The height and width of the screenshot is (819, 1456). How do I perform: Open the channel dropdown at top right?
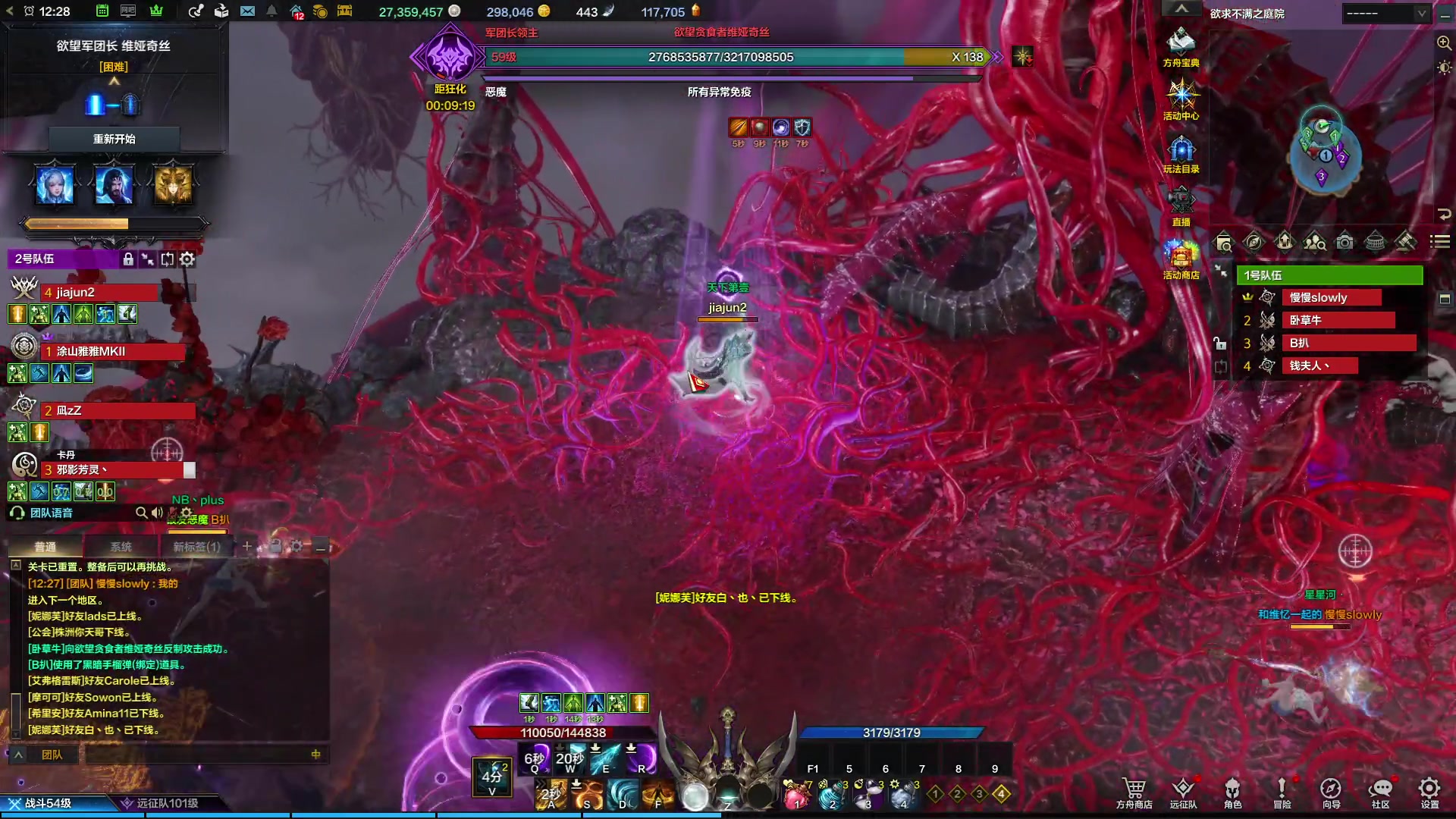tap(1386, 14)
